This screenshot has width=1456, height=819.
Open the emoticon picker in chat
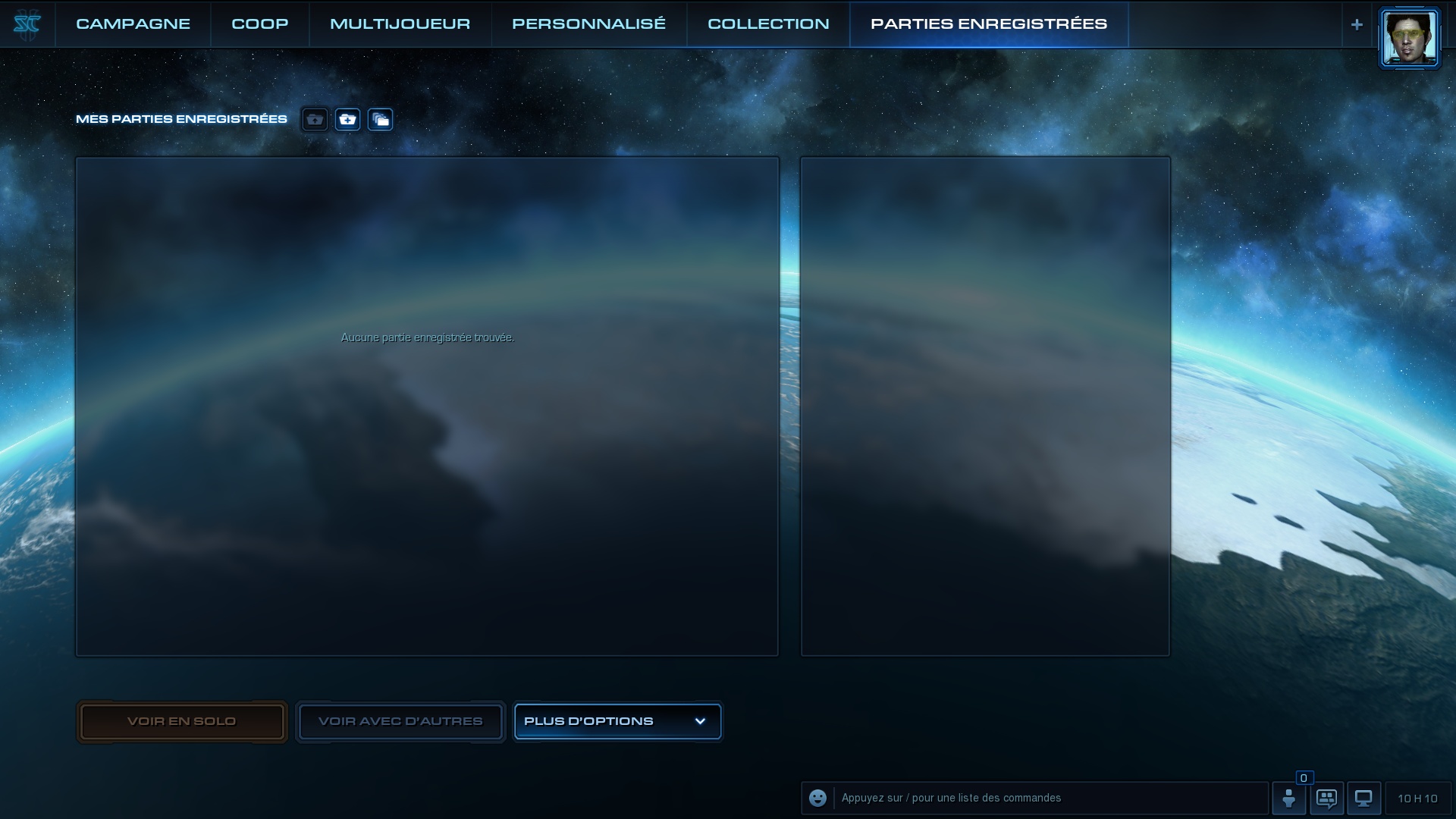coord(817,798)
